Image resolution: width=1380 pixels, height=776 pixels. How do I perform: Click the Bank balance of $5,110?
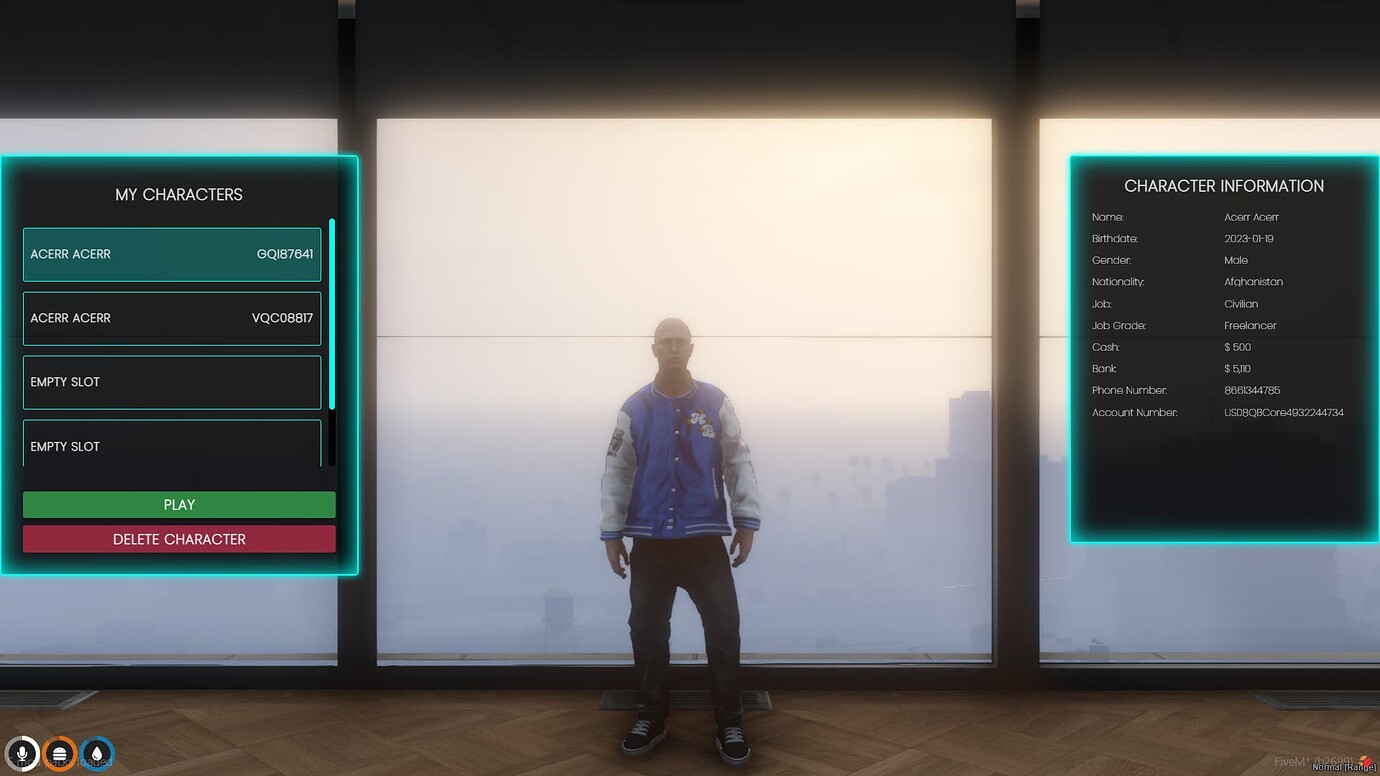1237,368
